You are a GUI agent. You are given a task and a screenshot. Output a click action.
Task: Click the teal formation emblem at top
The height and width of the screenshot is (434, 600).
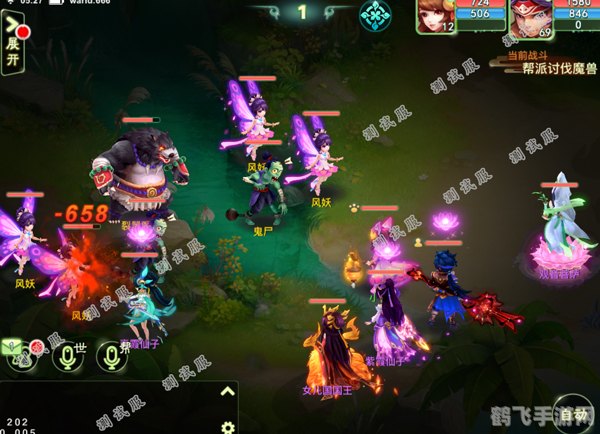pyautogui.click(x=374, y=15)
